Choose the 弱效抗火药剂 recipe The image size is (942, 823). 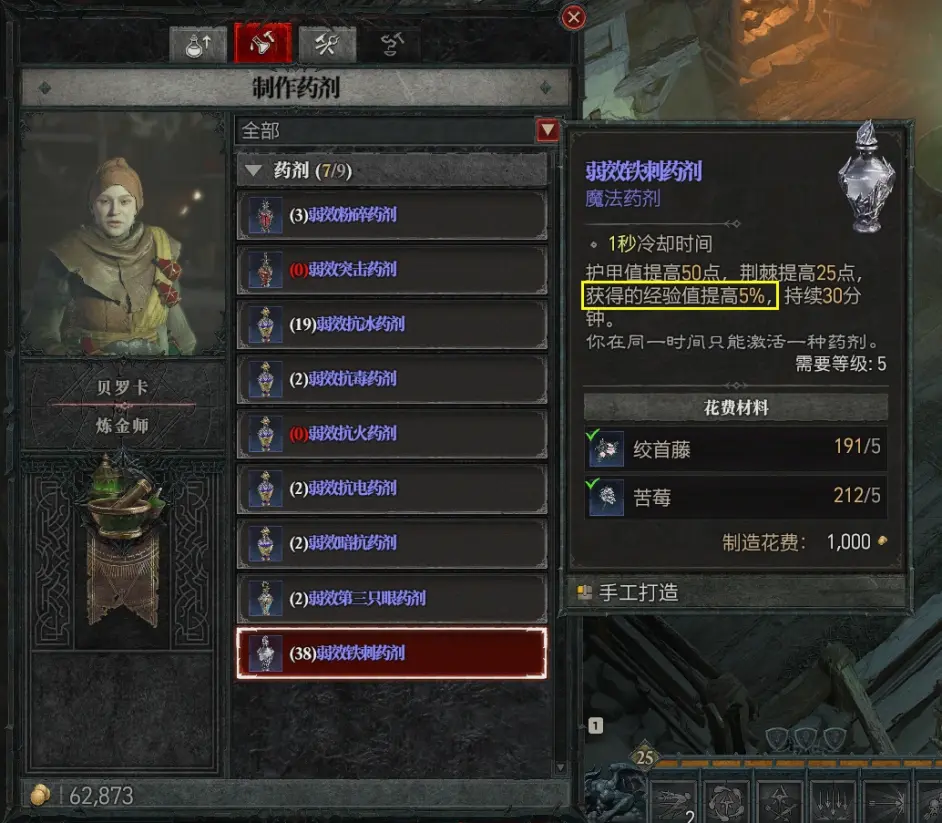[x=391, y=433]
